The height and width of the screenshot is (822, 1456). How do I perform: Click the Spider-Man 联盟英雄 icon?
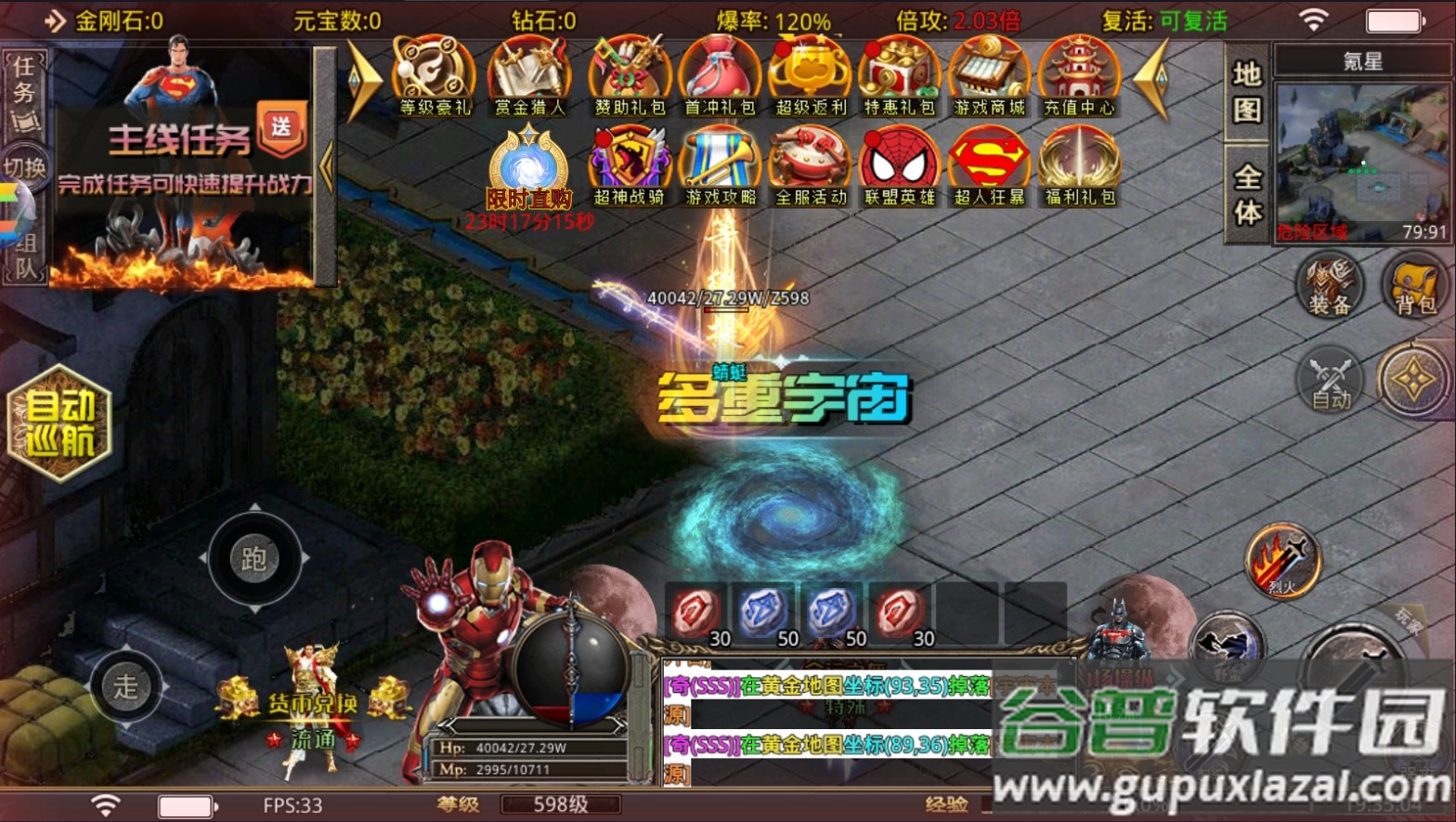(x=898, y=165)
